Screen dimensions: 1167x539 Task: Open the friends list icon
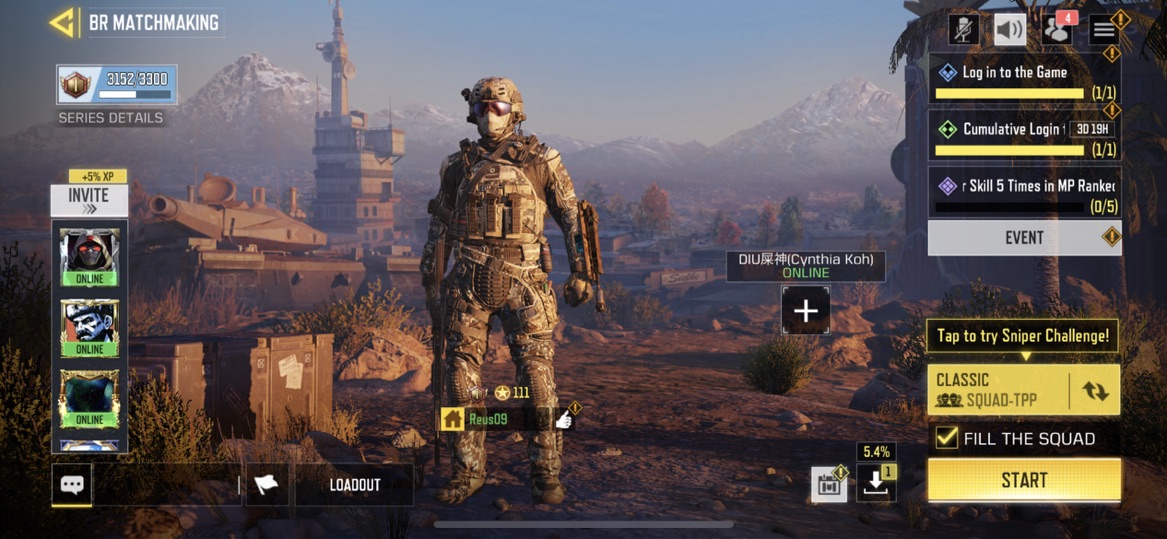[1056, 29]
